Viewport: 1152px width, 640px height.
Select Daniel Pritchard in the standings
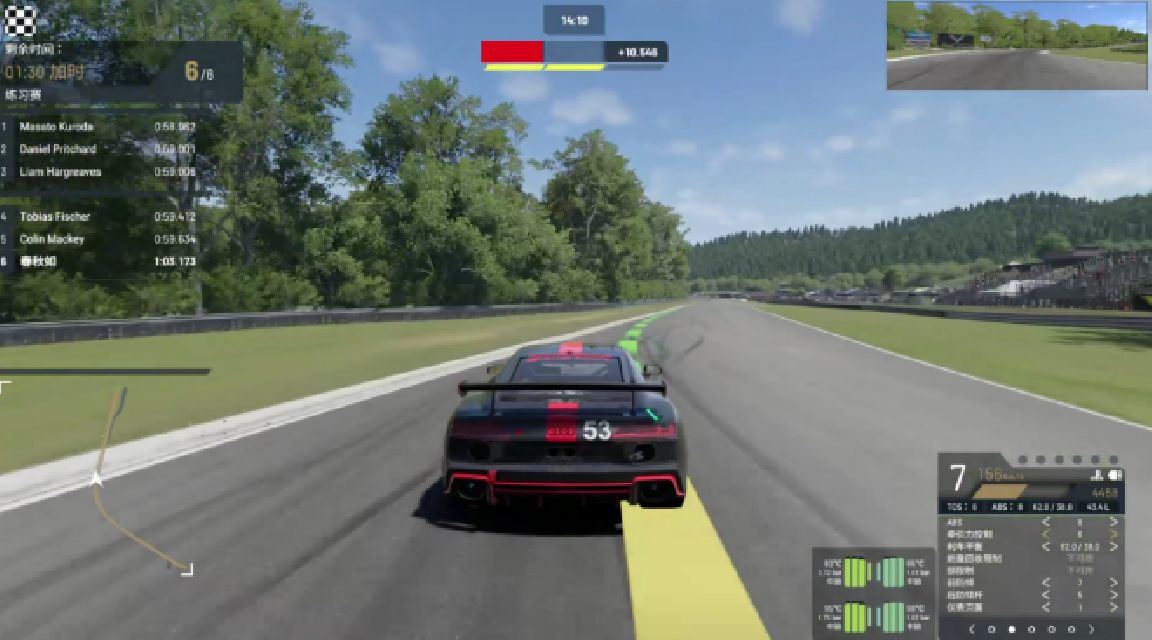[x=100, y=149]
